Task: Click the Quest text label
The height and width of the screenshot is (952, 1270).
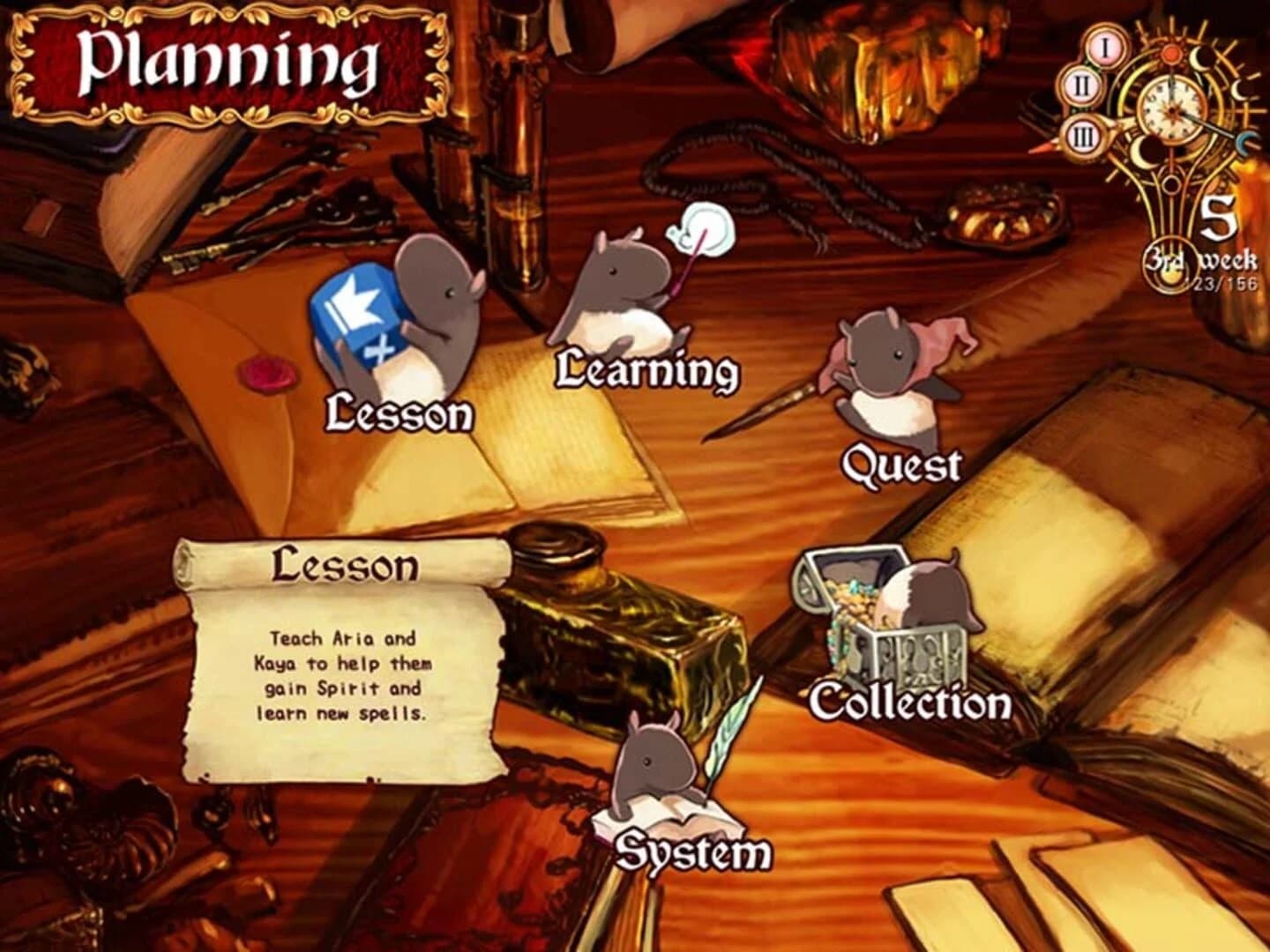Action: (903, 463)
